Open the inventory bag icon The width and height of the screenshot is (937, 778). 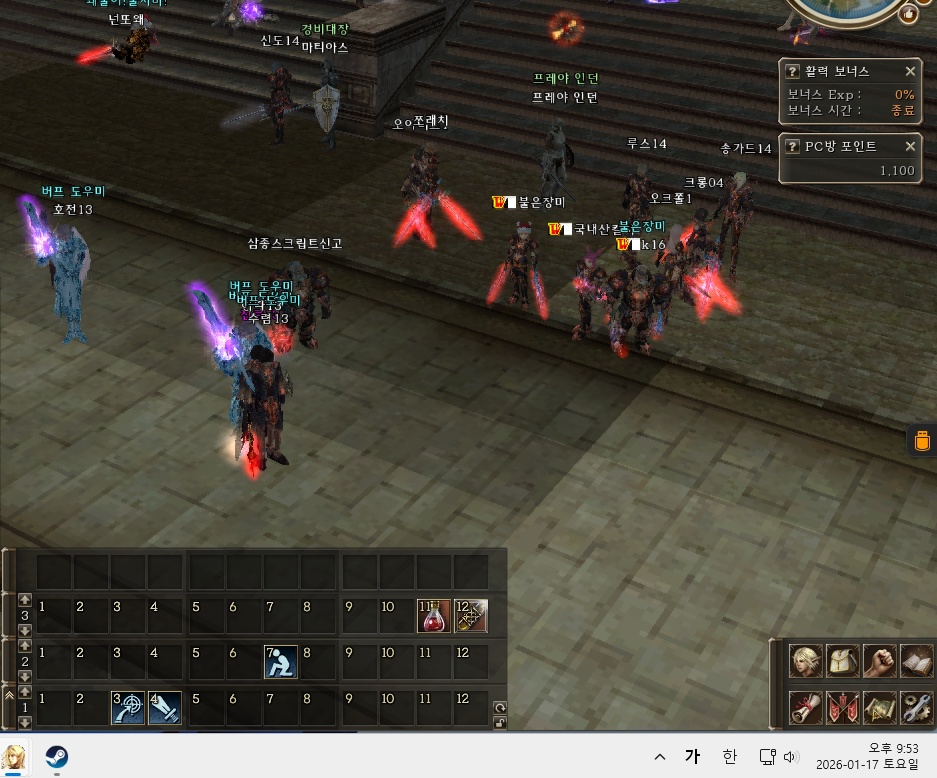(842, 661)
